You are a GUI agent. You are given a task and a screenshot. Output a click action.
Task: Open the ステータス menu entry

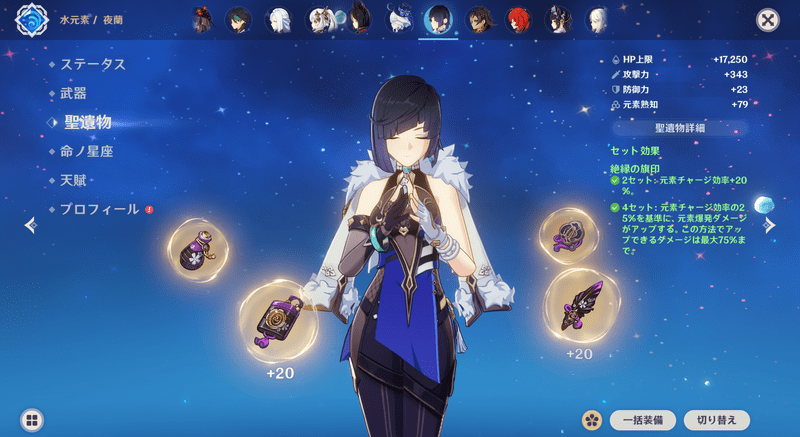pyautogui.click(x=92, y=64)
